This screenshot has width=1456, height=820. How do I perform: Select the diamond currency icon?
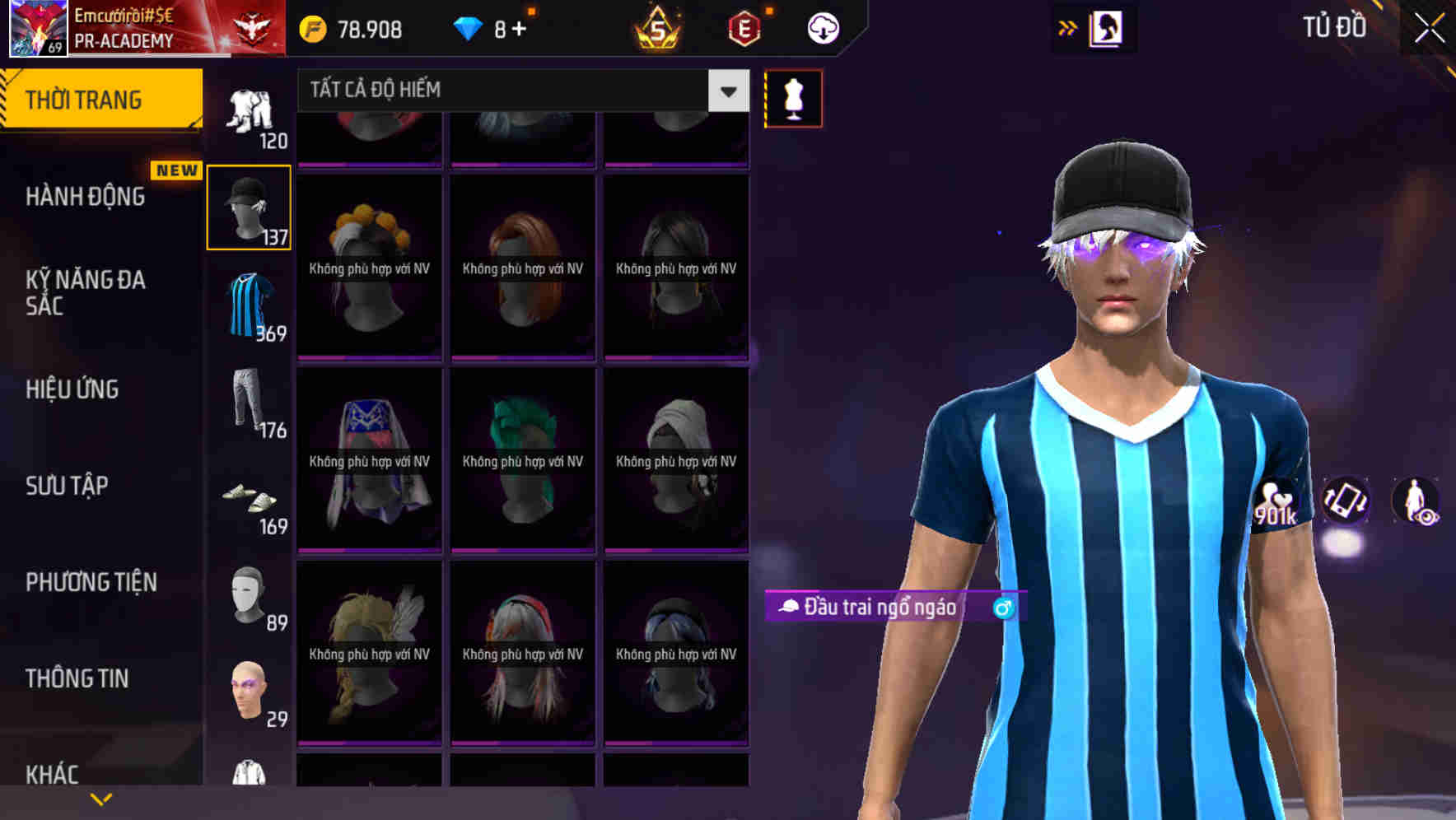pyautogui.click(x=469, y=28)
